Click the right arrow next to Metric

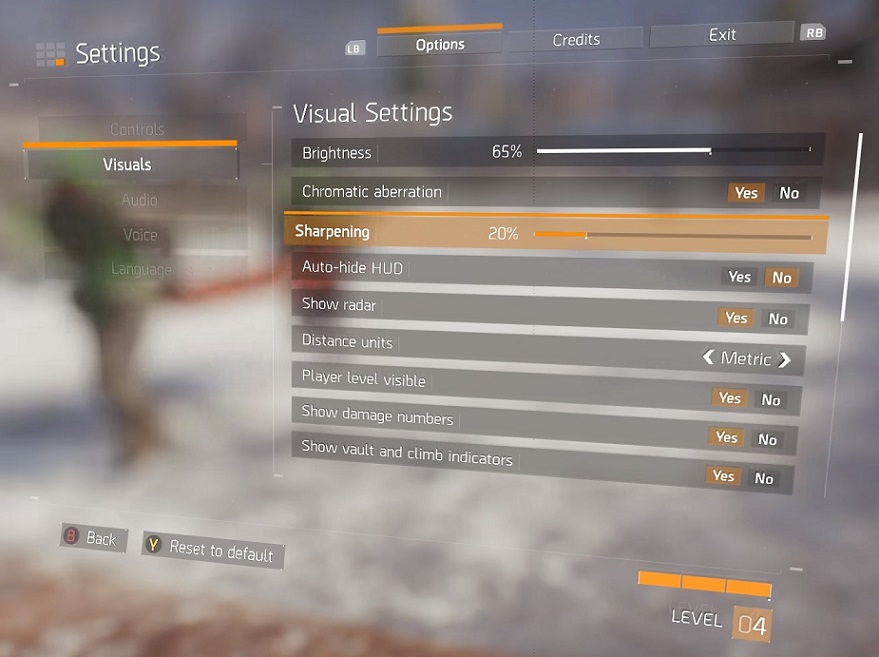(785, 359)
